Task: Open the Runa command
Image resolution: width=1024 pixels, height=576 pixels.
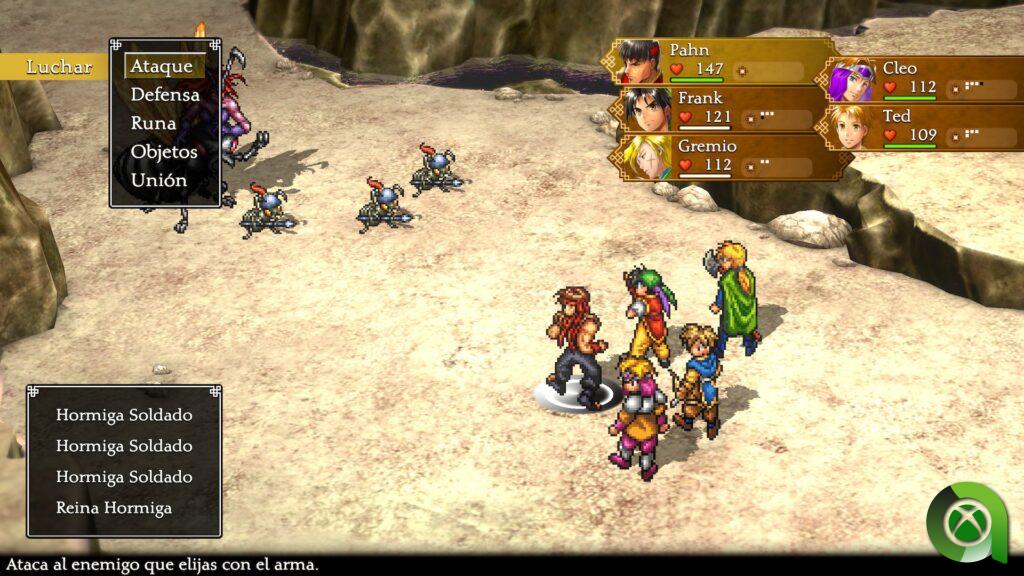Action: point(153,124)
